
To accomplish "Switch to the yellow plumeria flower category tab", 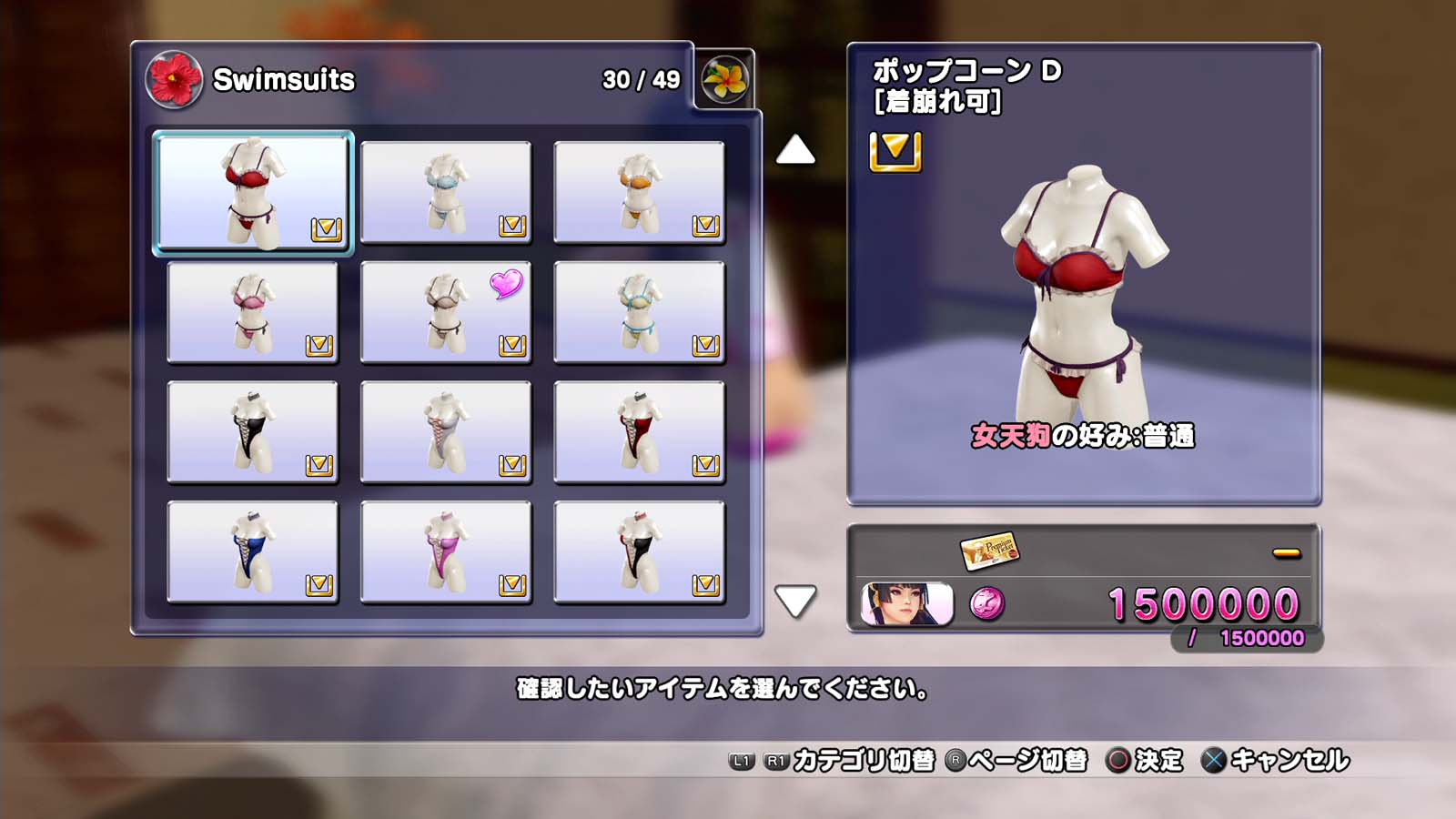I will click(725, 79).
